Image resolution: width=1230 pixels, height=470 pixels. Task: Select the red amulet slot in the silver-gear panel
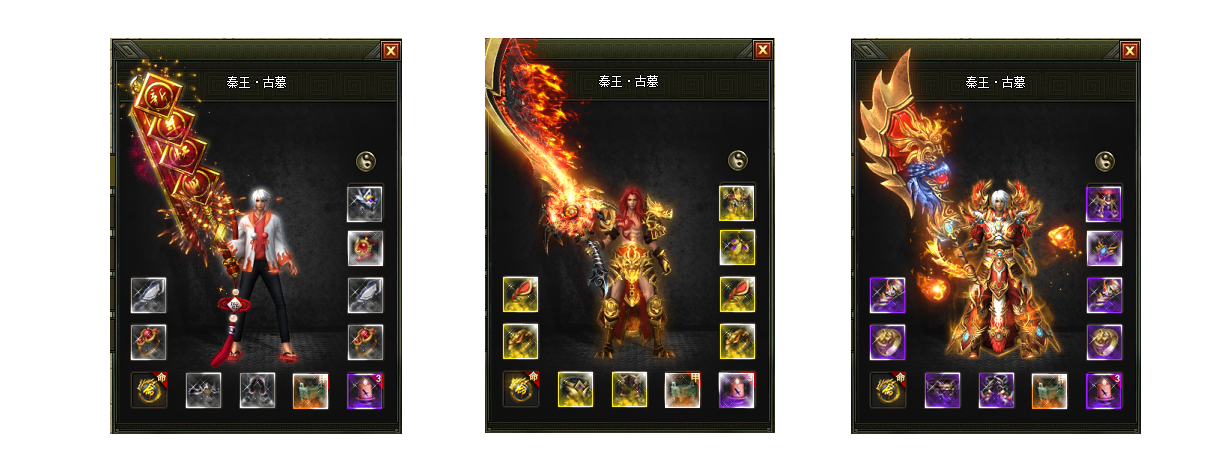coord(365,248)
